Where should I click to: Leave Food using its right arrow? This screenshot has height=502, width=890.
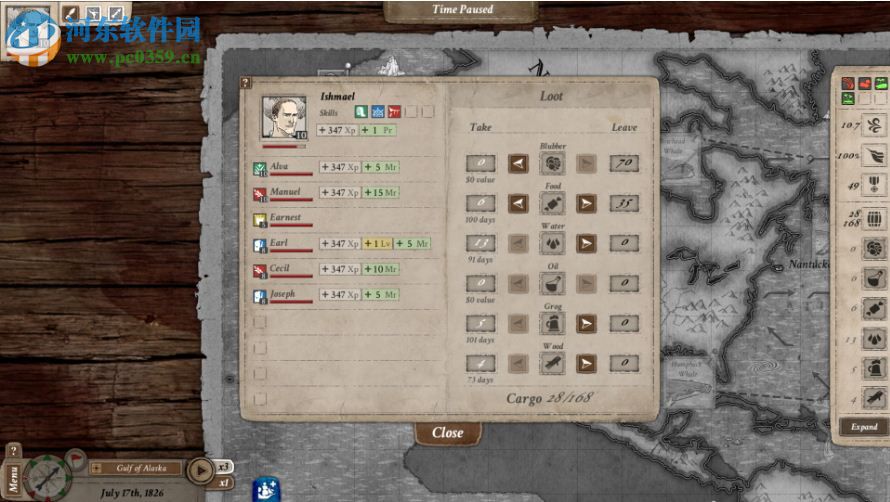(x=587, y=204)
